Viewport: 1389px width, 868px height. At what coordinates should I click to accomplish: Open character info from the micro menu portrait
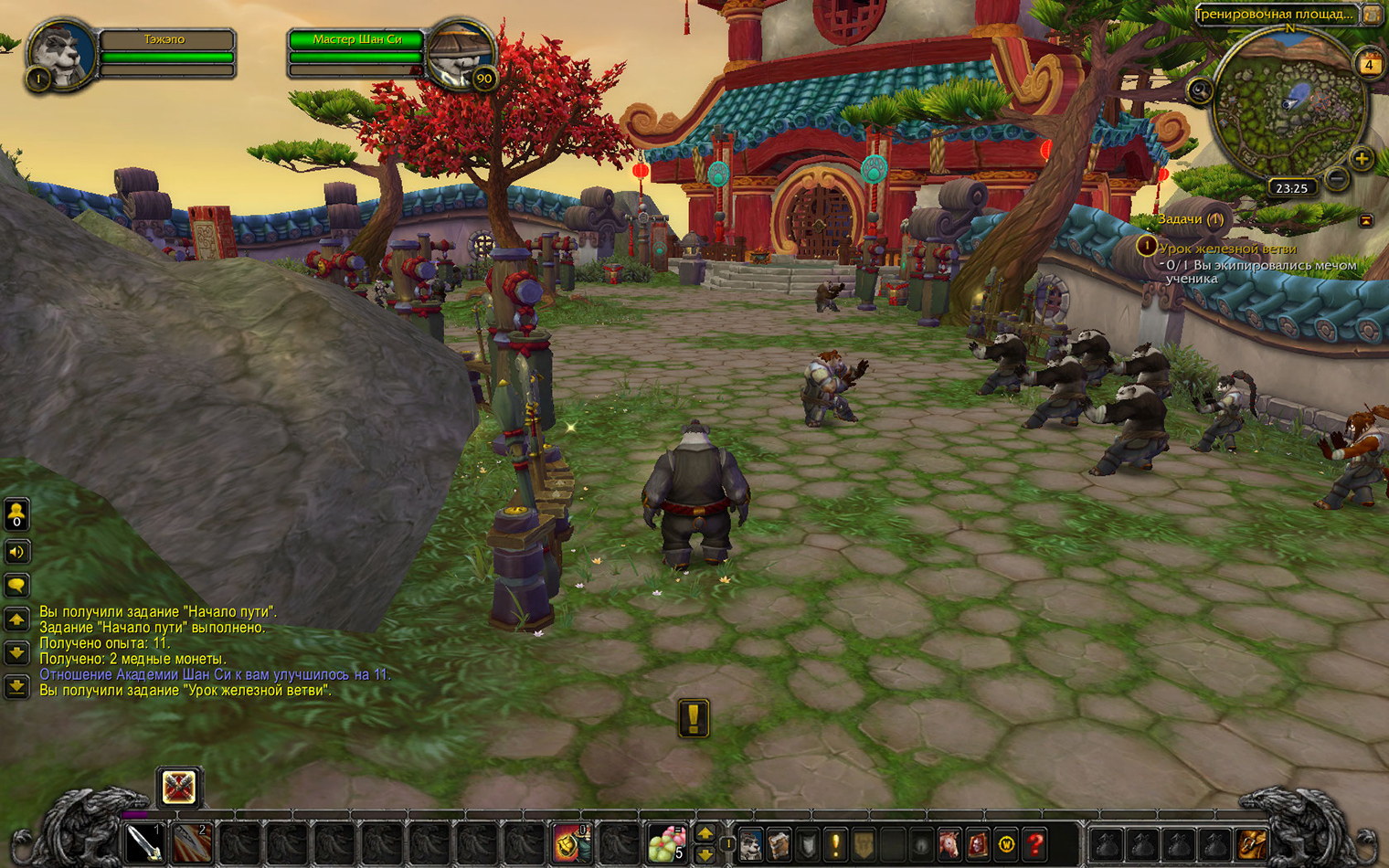(750, 845)
